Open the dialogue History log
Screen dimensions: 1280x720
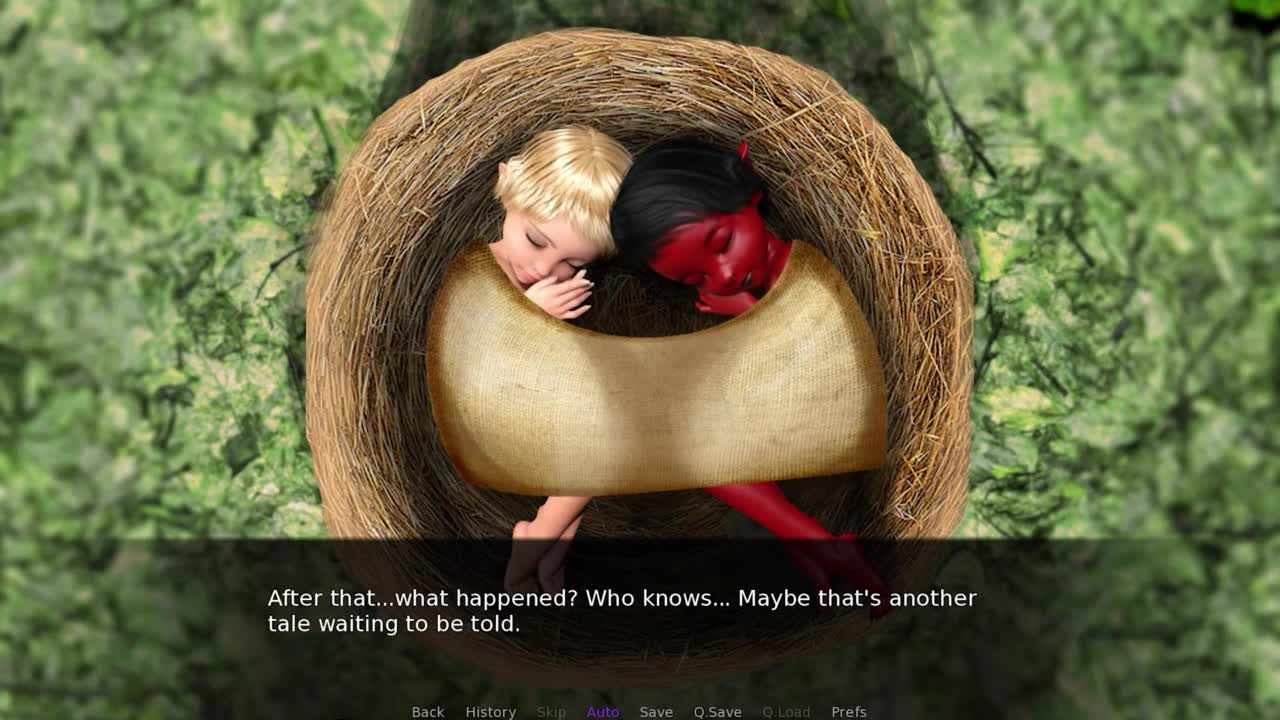click(x=490, y=712)
